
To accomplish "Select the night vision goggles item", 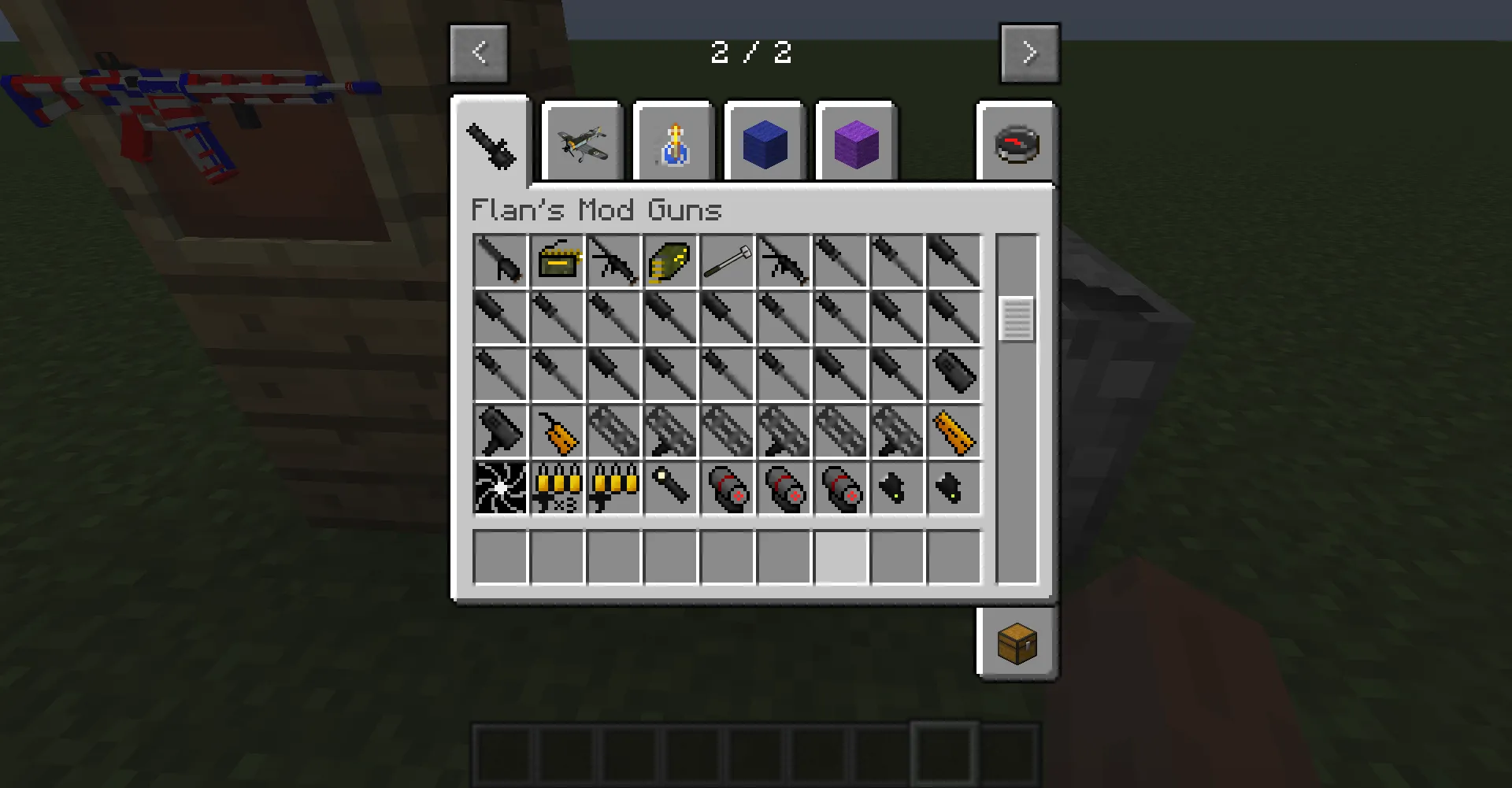I will click(x=896, y=488).
